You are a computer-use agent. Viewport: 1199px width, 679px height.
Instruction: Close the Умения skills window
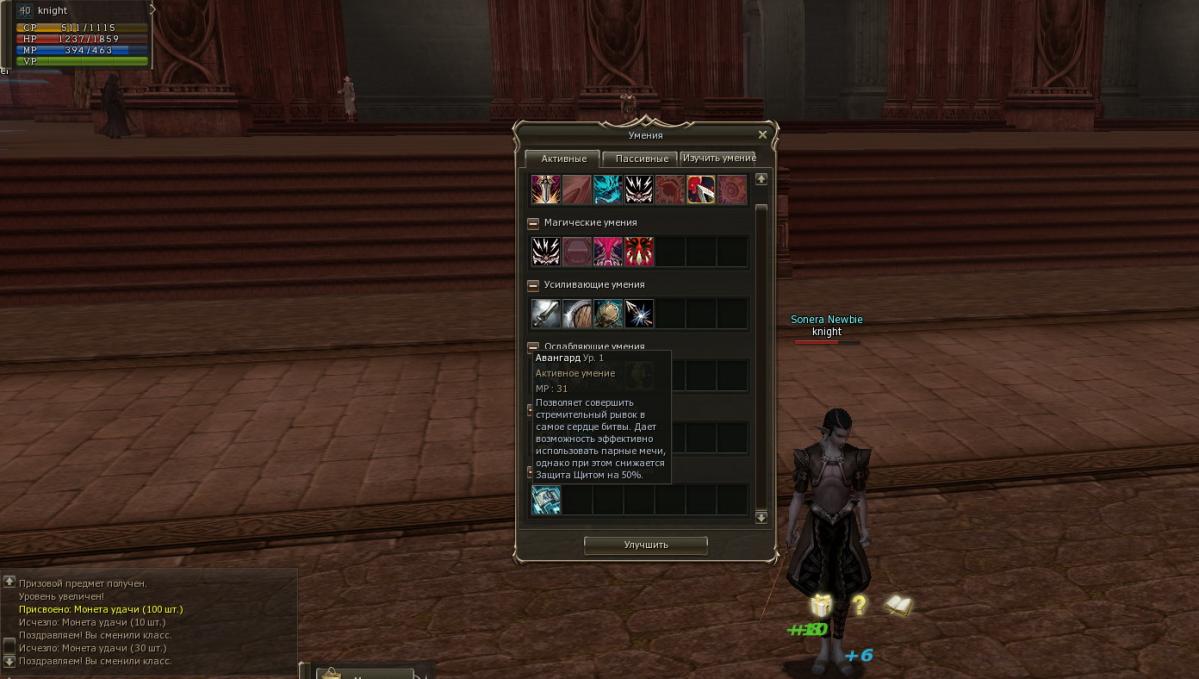763,135
